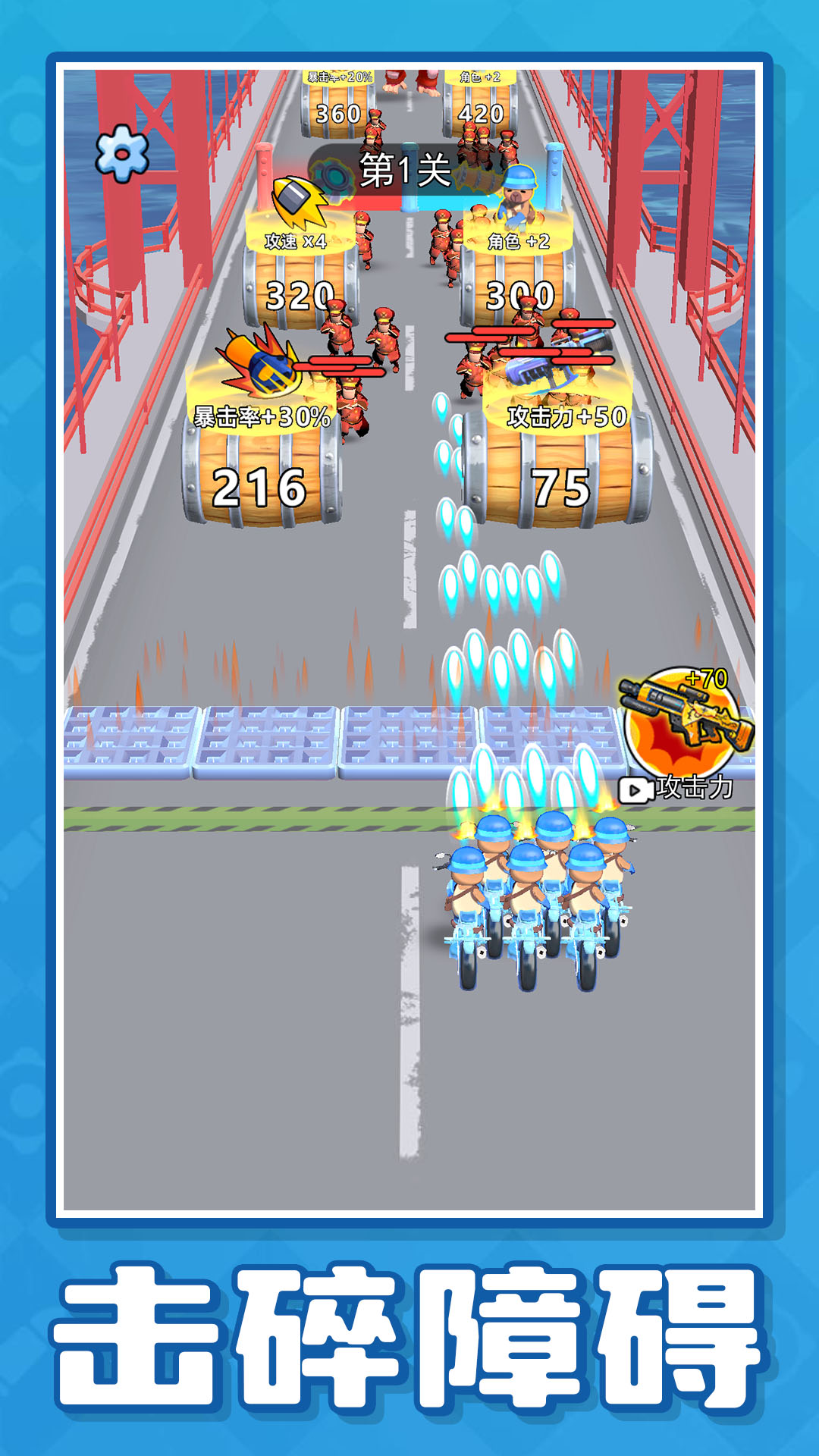Open the settings gear icon
The image size is (819, 1456).
[122, 153]
